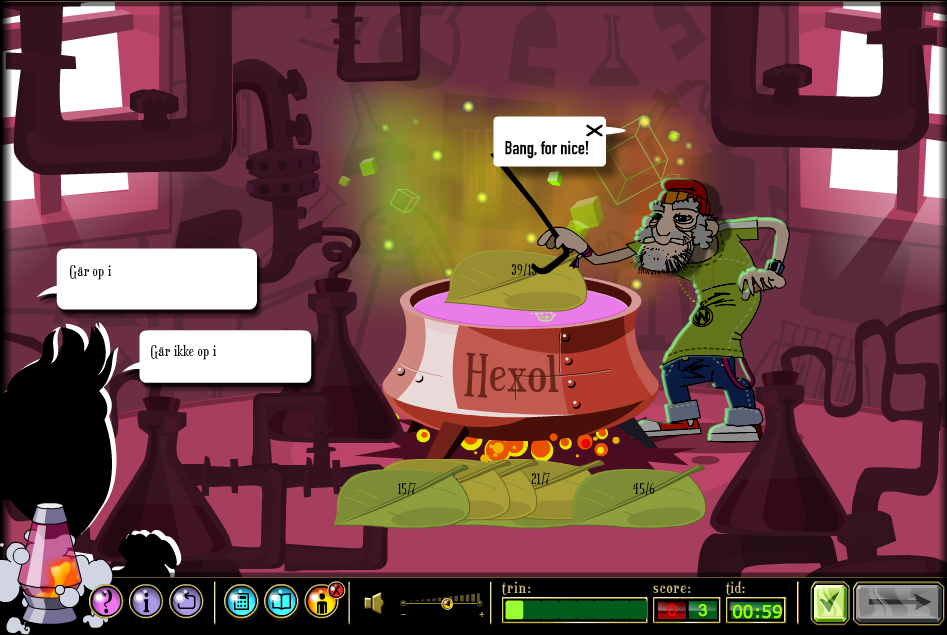This screenshot has width=947, height=635.
Task: Go forward with the grey arrow button
Action: tap(898, 603)
